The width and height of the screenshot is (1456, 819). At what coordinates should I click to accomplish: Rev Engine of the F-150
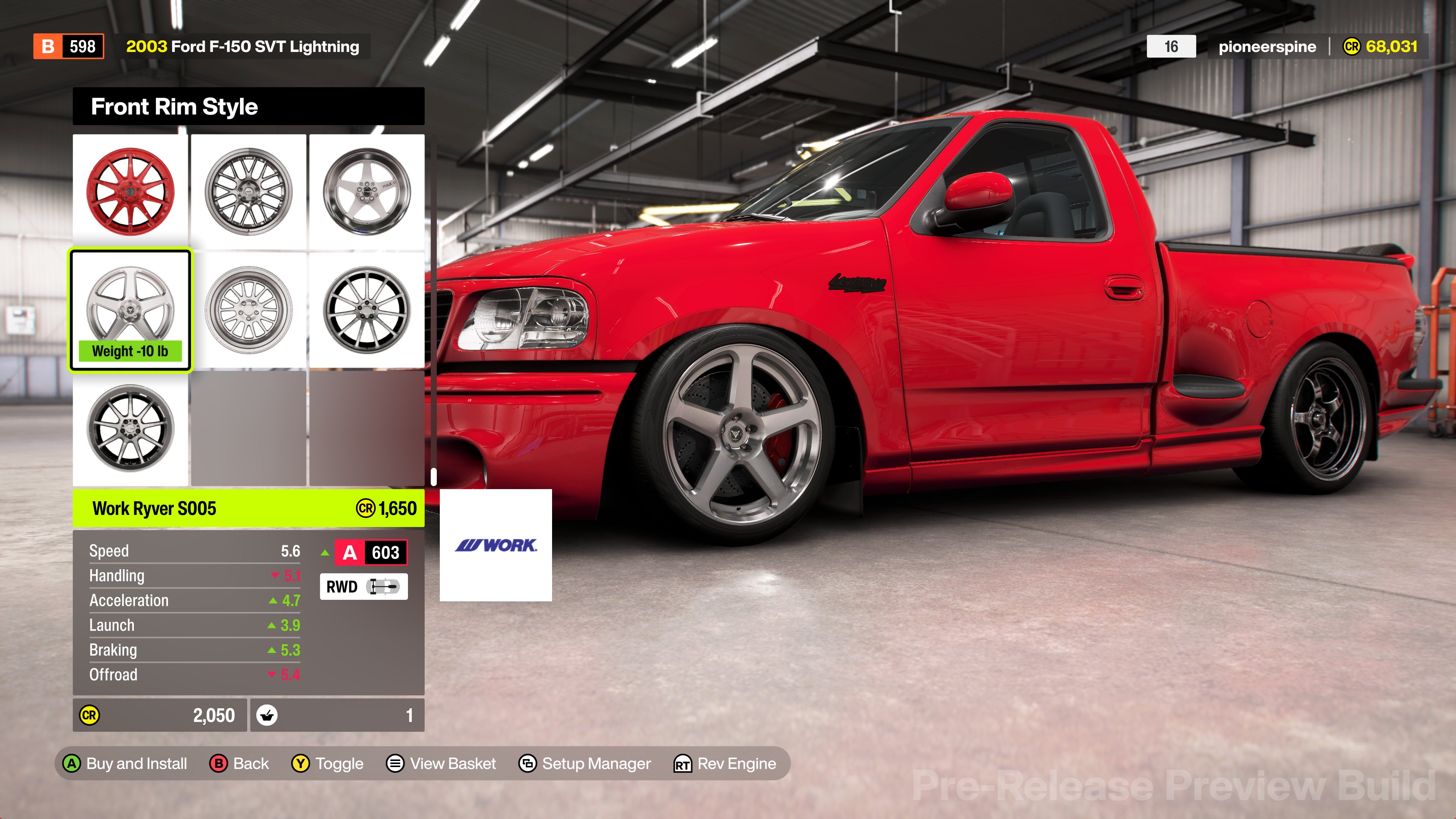coord(725,764)
